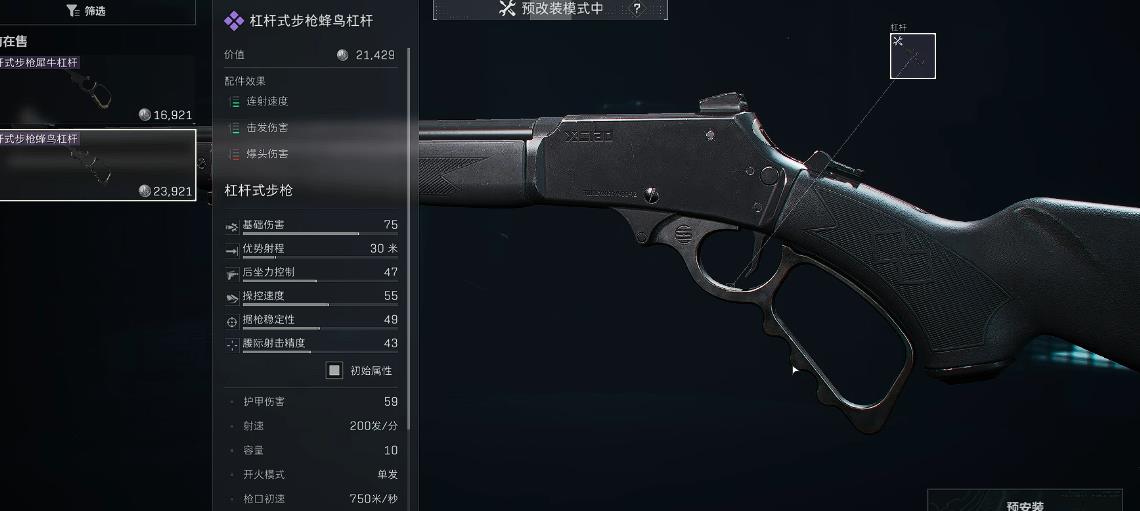Click the 杠杆 attachment slot on rifle
The image size is (1140, 511).
tap(912, 56)
